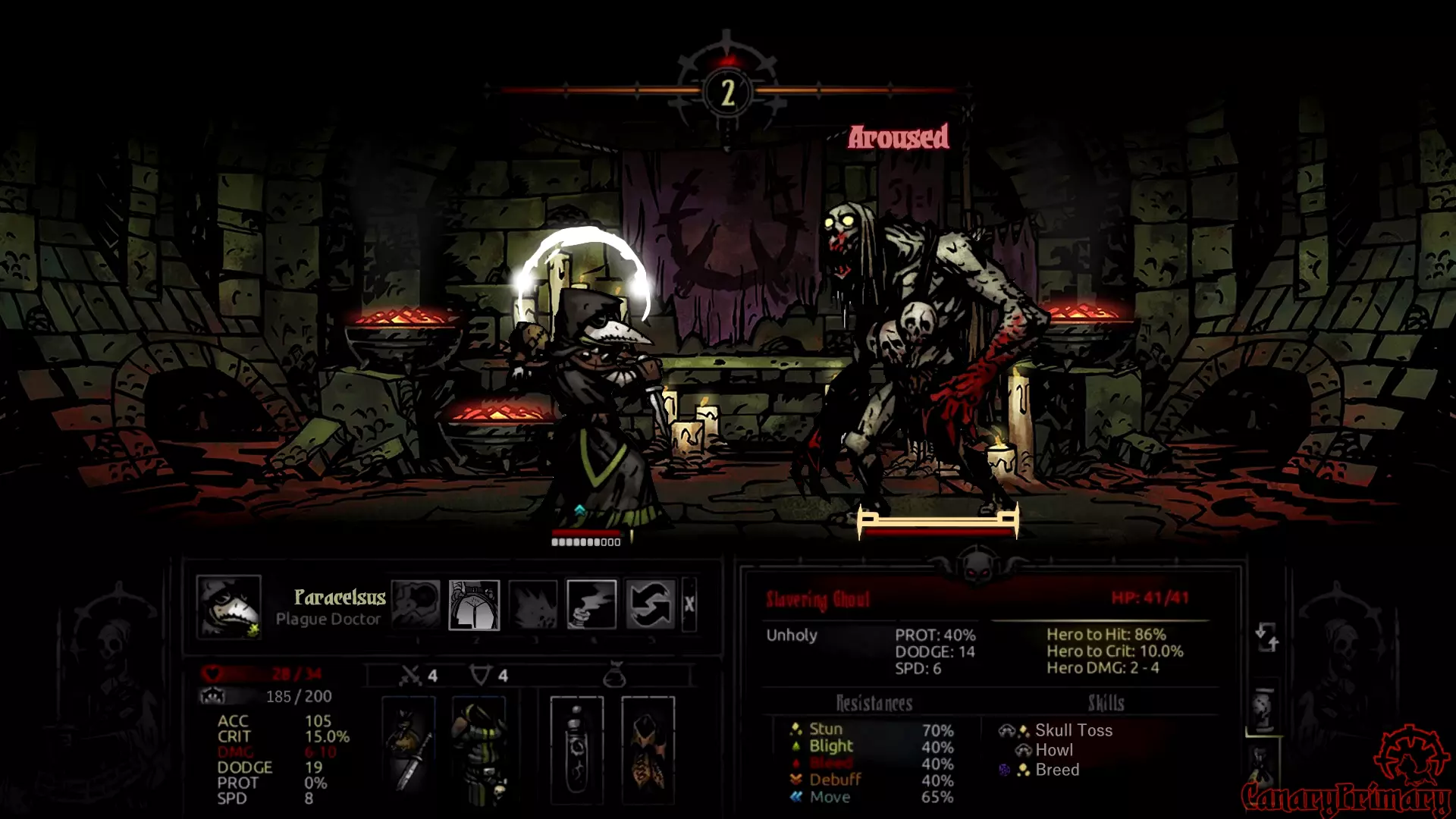Choose the swap-position arrows skill
The width and height of the screenshot is (1456, 819).
651,604
